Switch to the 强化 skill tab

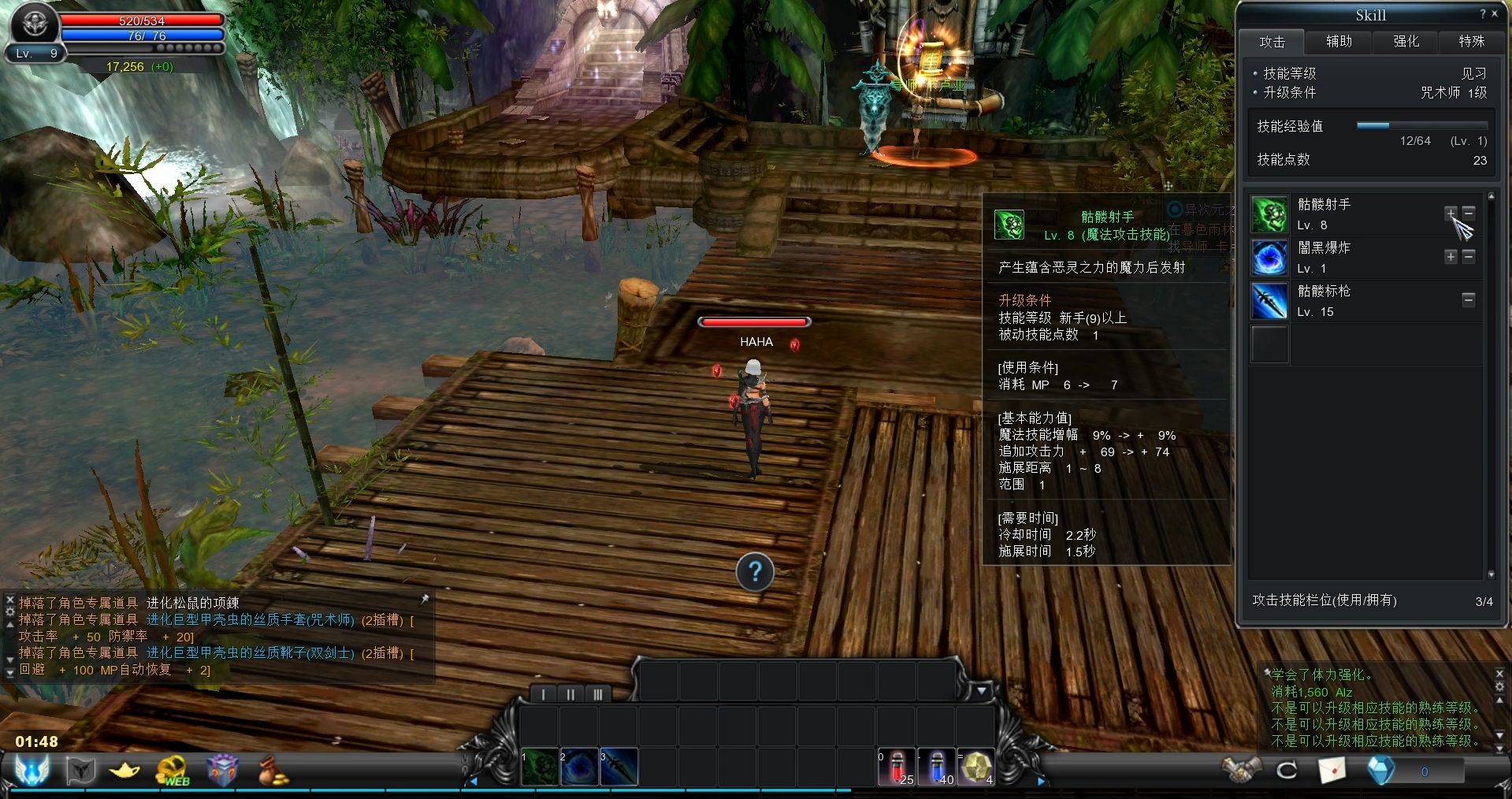tap(1406, 42)
